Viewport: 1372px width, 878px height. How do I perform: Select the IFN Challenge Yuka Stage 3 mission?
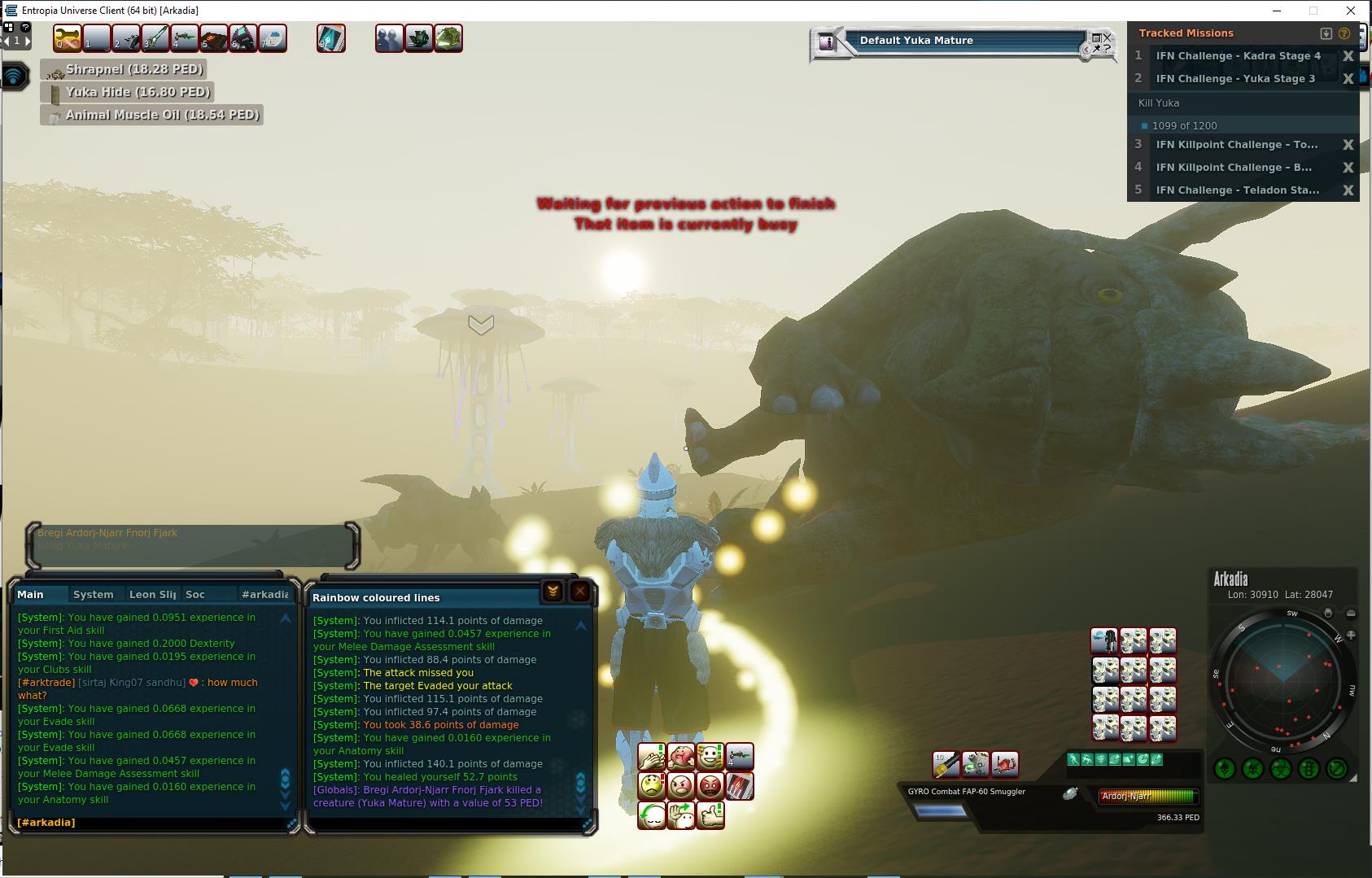tap(1234, 79)
